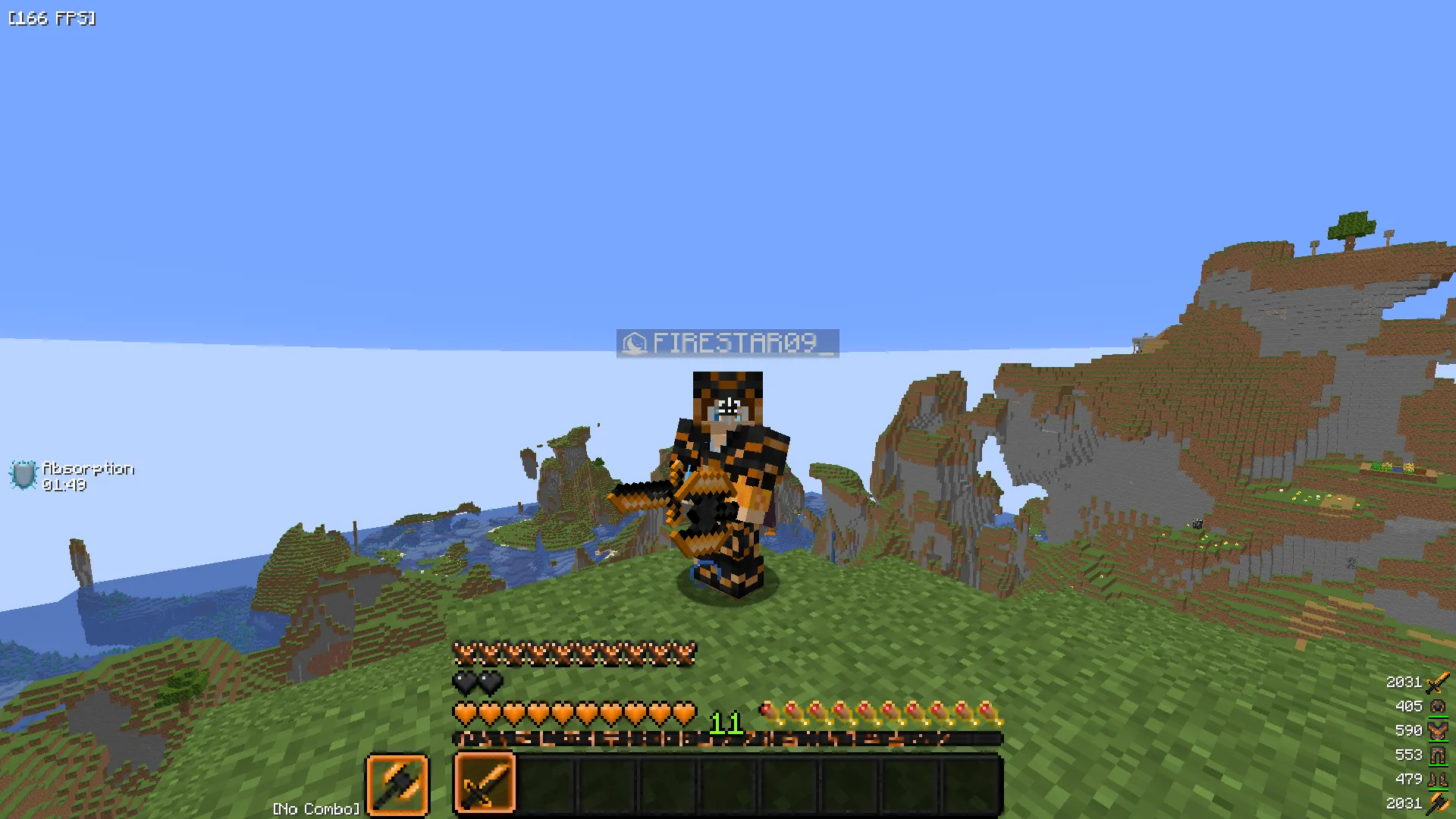The width and height of the screenshot is (1456, 819).
Task: Click the moon logo beside the player nameplate
Action: [x=635, y=344]
